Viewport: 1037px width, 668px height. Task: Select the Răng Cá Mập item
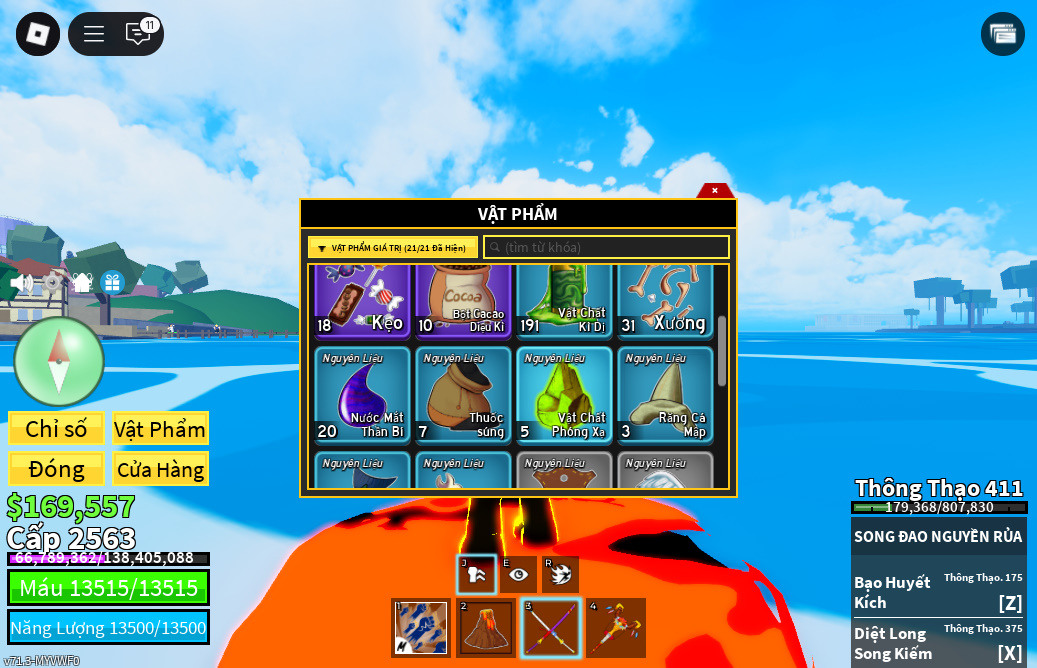[664, 394]
